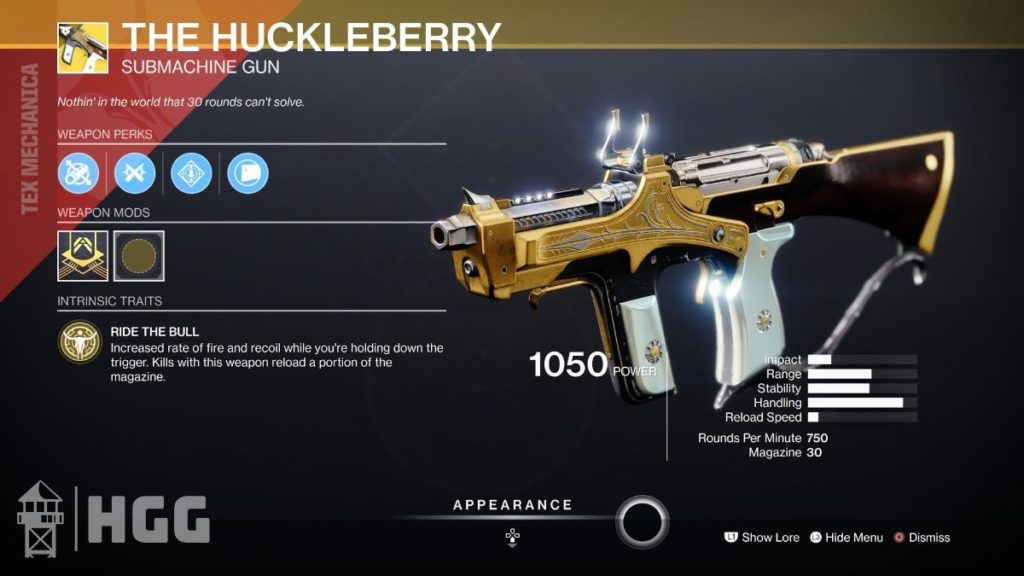Select the Corkscrew Rifling barrel perk icon
Image resolution: width=1024 pixels, height=576 pixels.
click(x=77, y=174)
